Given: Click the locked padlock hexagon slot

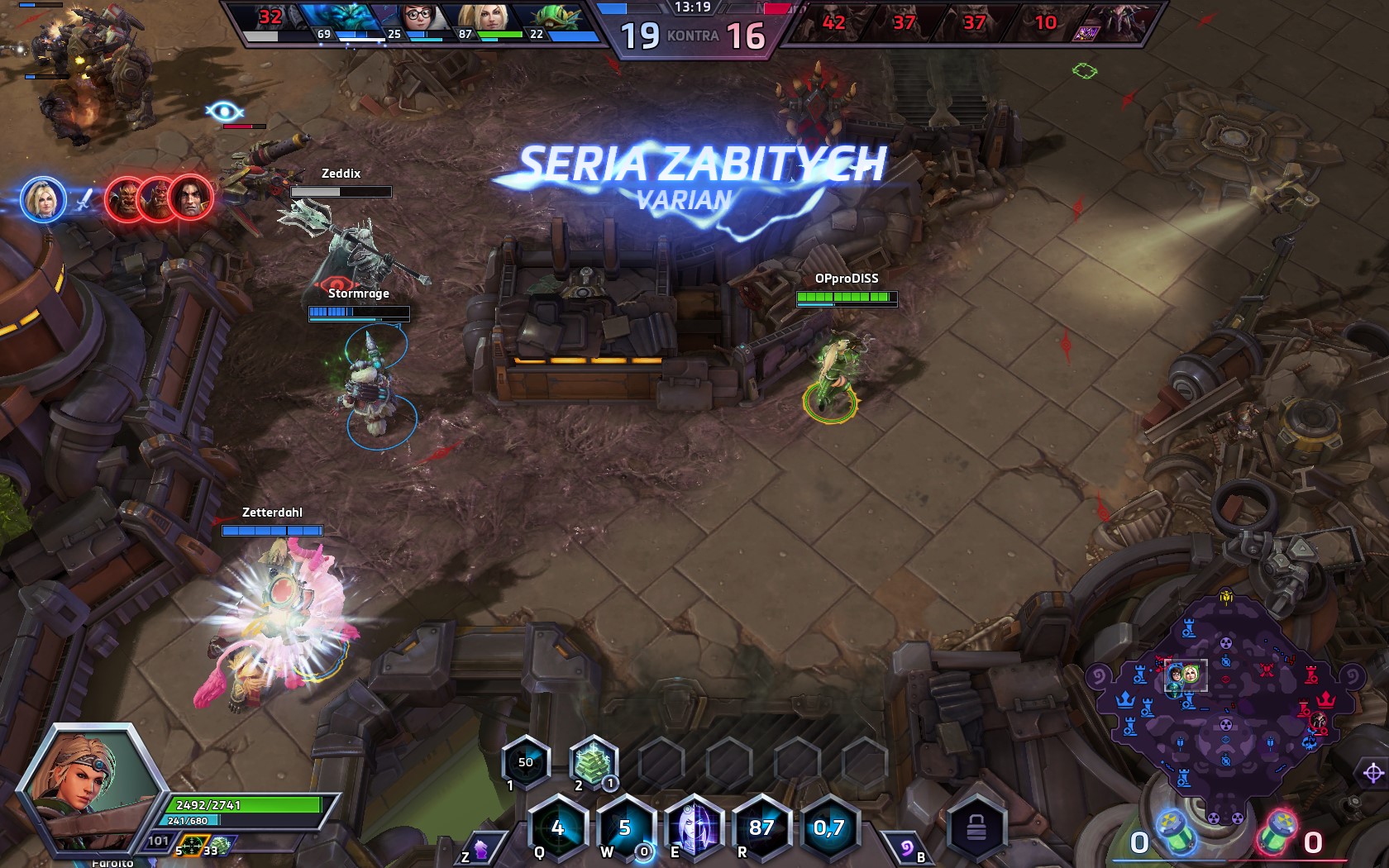Looking at the screenshot, I should [976, 827].
